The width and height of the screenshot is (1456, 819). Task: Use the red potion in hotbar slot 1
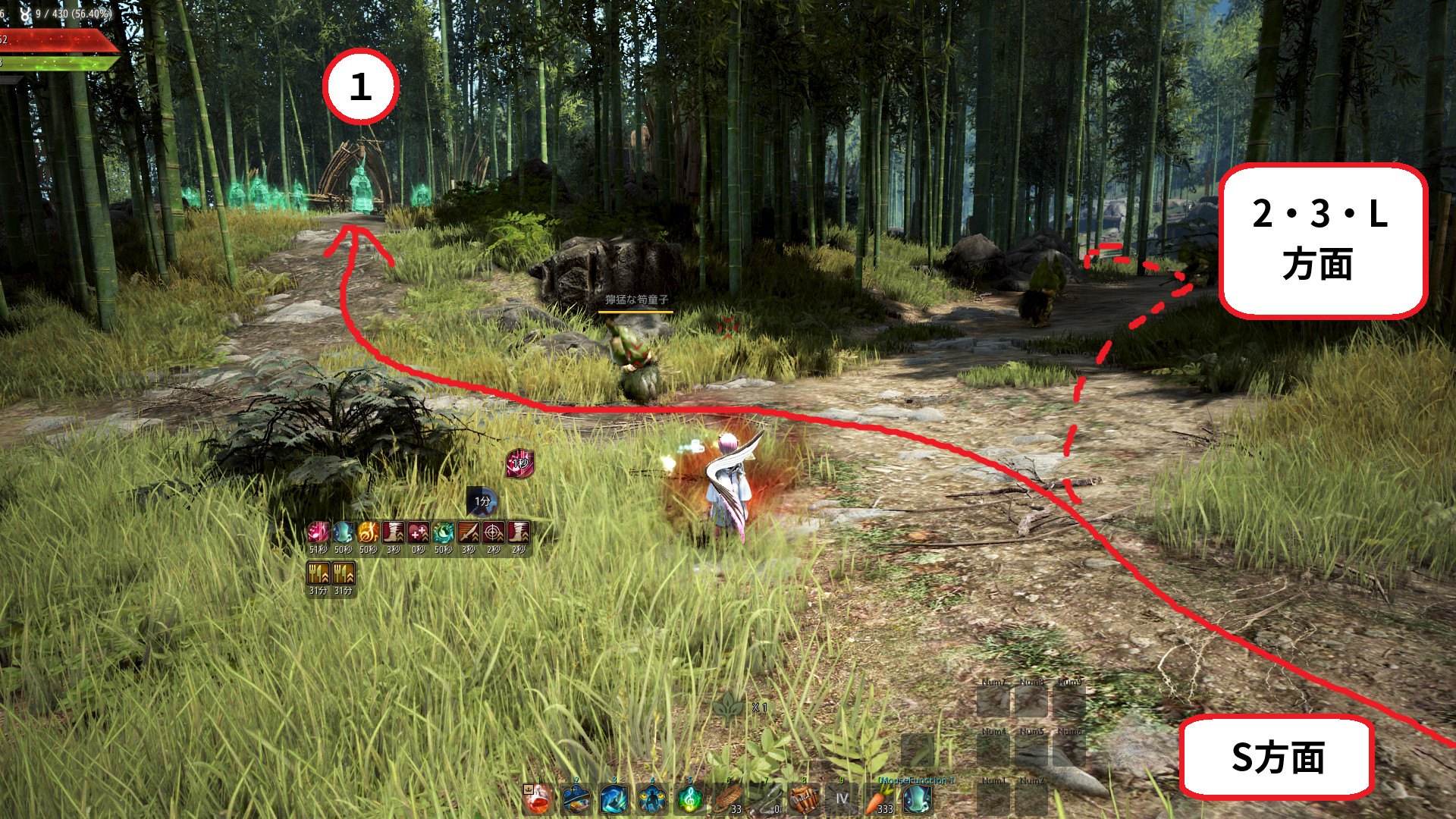tap(538, 799)
